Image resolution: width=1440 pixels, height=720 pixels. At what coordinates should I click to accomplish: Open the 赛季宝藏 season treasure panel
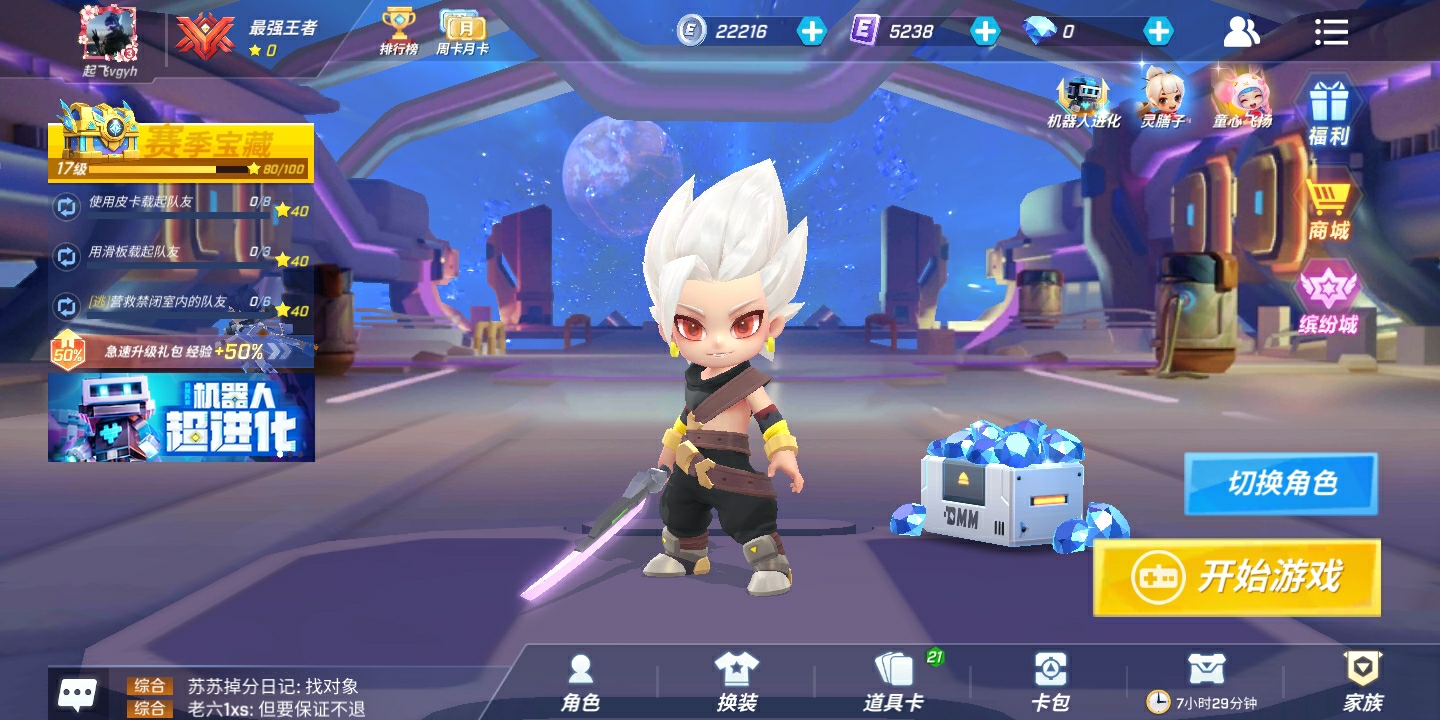(181, 150)
